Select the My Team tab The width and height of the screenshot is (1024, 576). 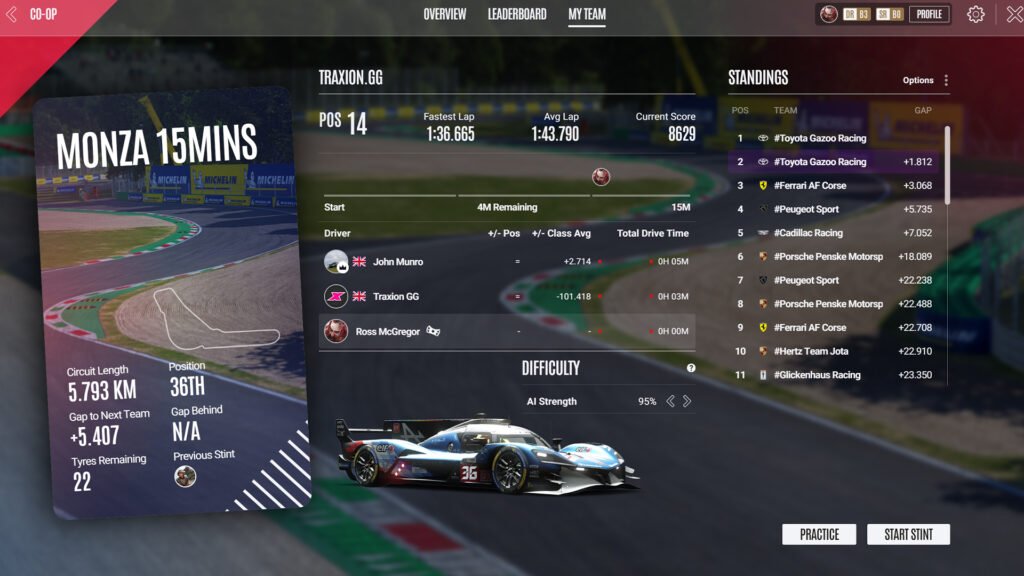click(587, 15)
